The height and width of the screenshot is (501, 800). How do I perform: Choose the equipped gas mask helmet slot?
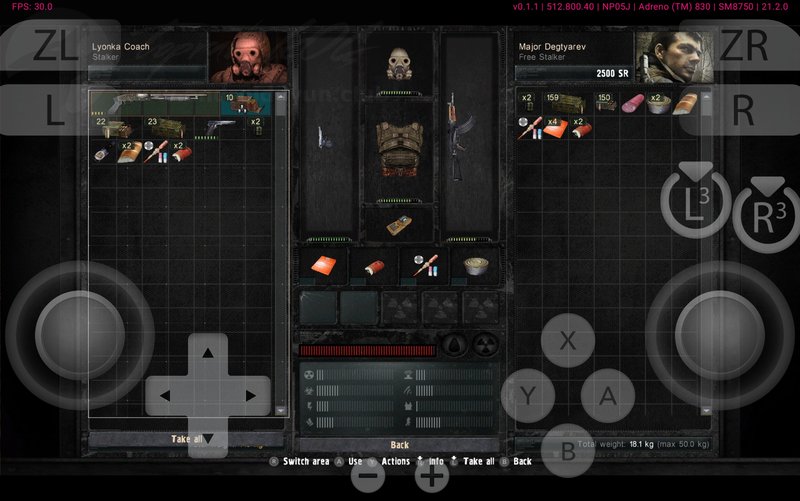click(x=399, y=63)
